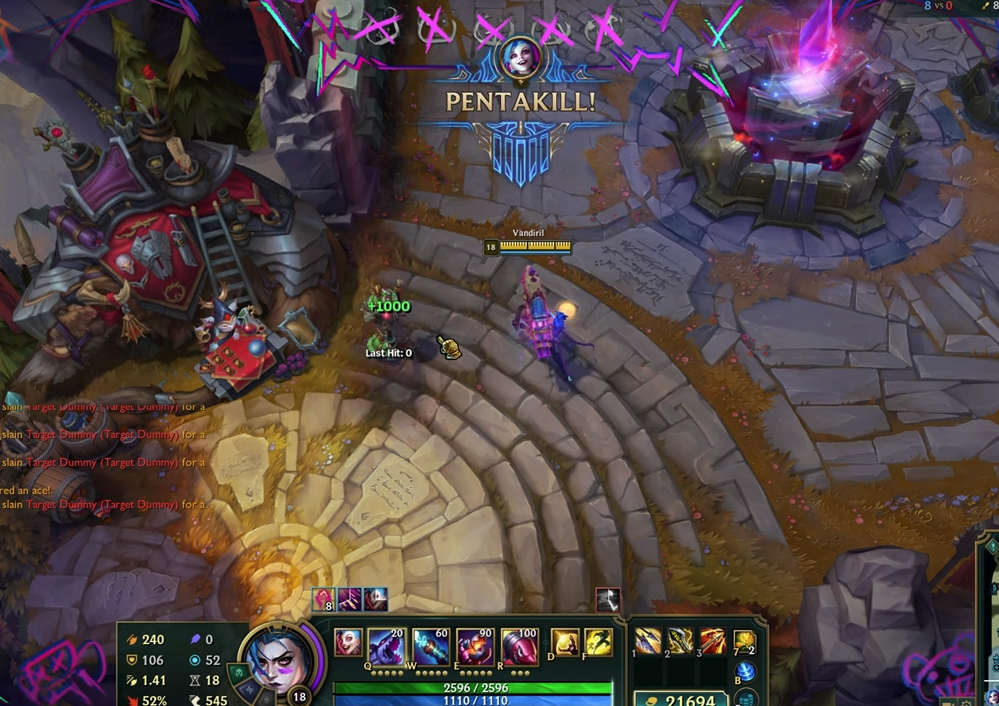
Task: Click the red spear item in slot 3
Action: 713,642
